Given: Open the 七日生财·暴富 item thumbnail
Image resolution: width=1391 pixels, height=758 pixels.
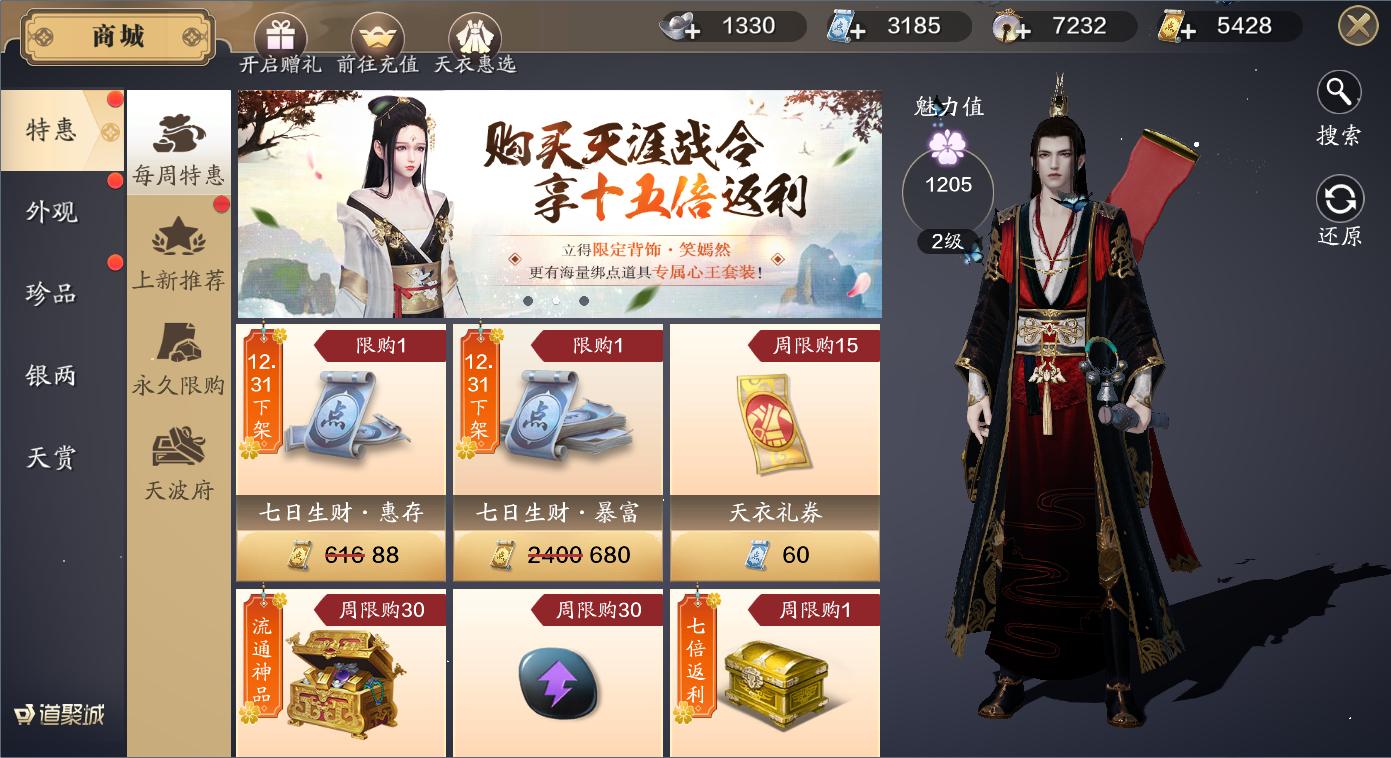Looking at the screenshot, I should pos(557,412).
